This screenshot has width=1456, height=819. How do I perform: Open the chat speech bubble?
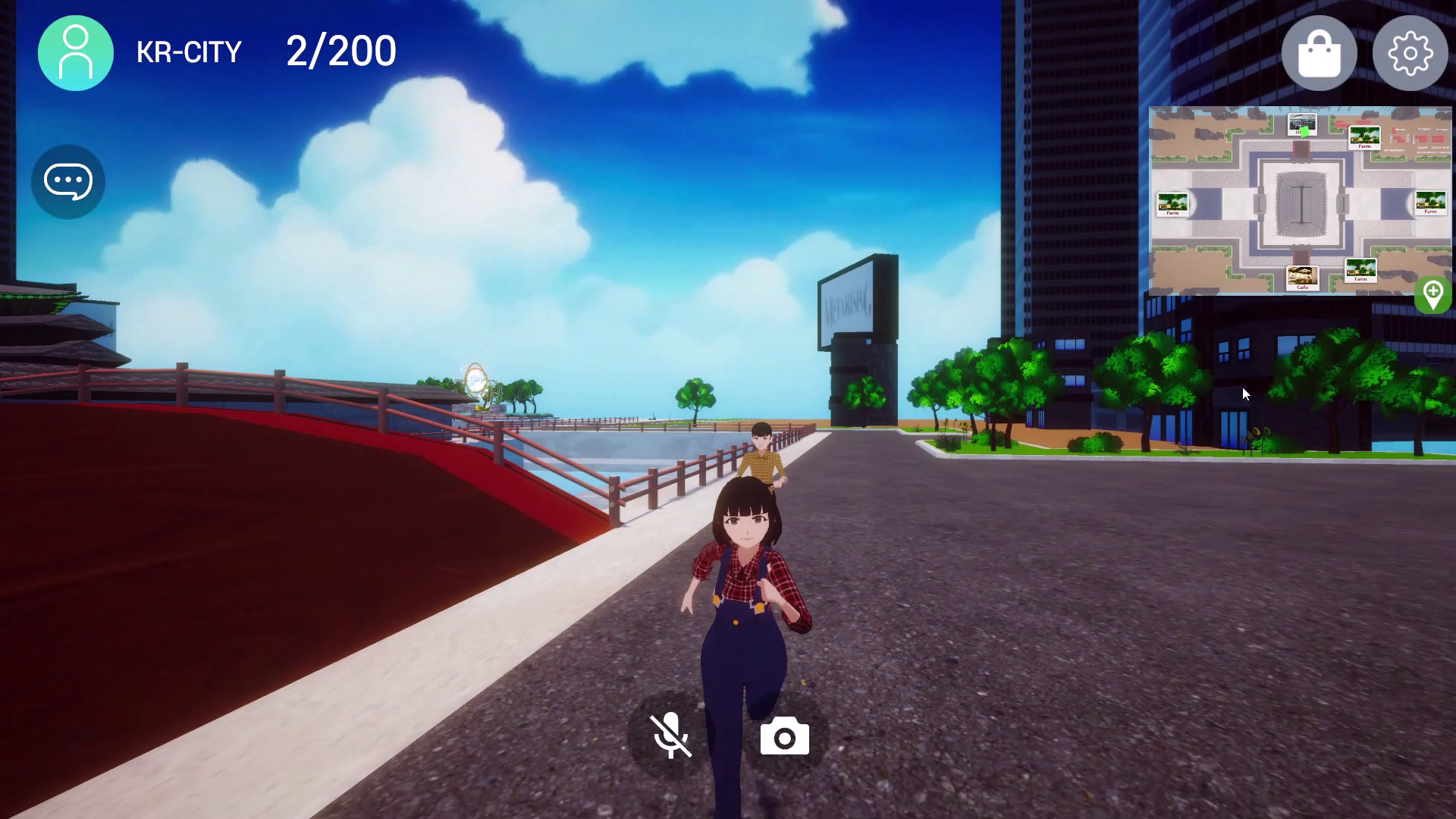[x=68, y=181]
